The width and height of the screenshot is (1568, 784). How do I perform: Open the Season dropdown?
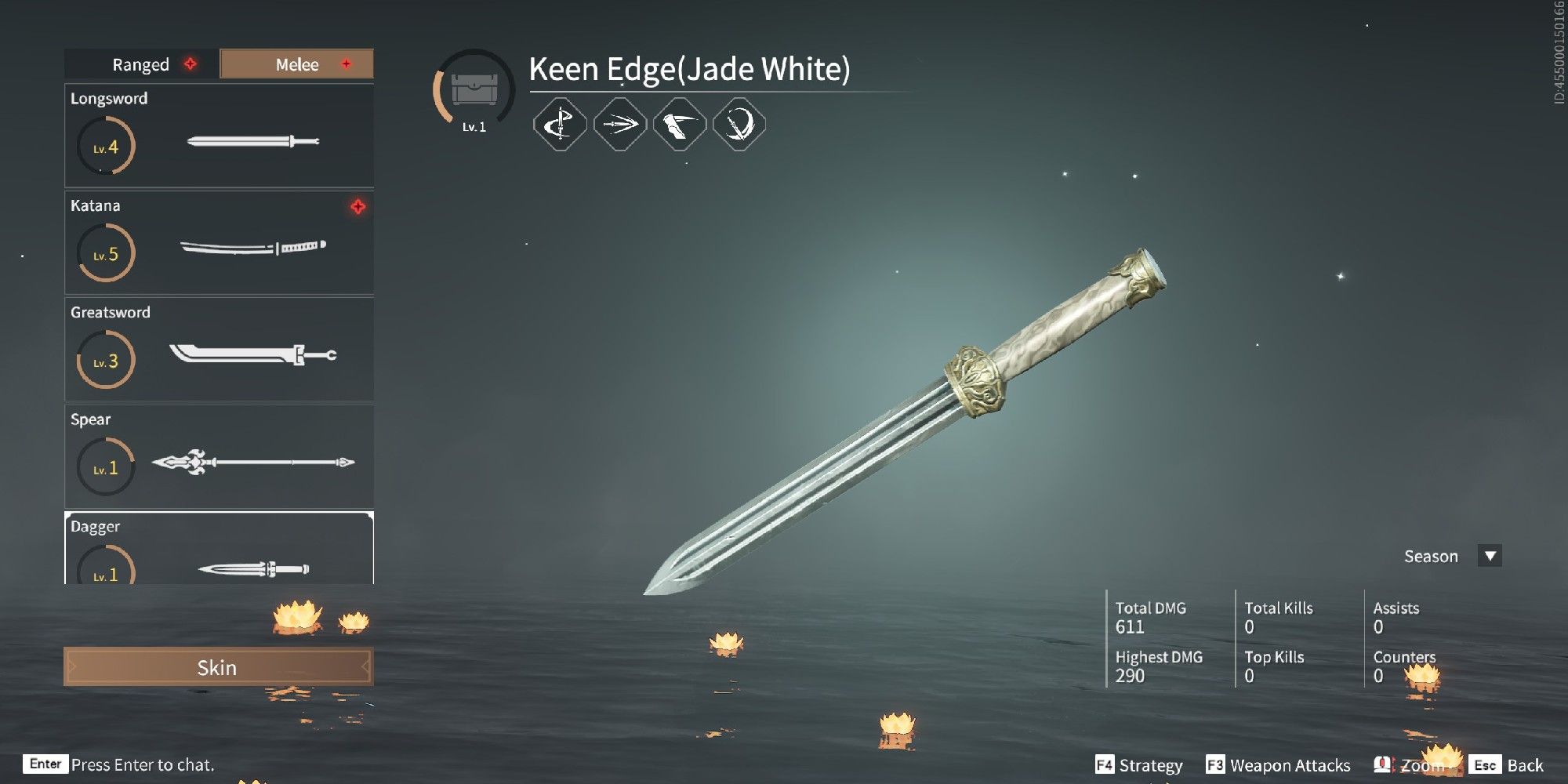click(1489, 556)
